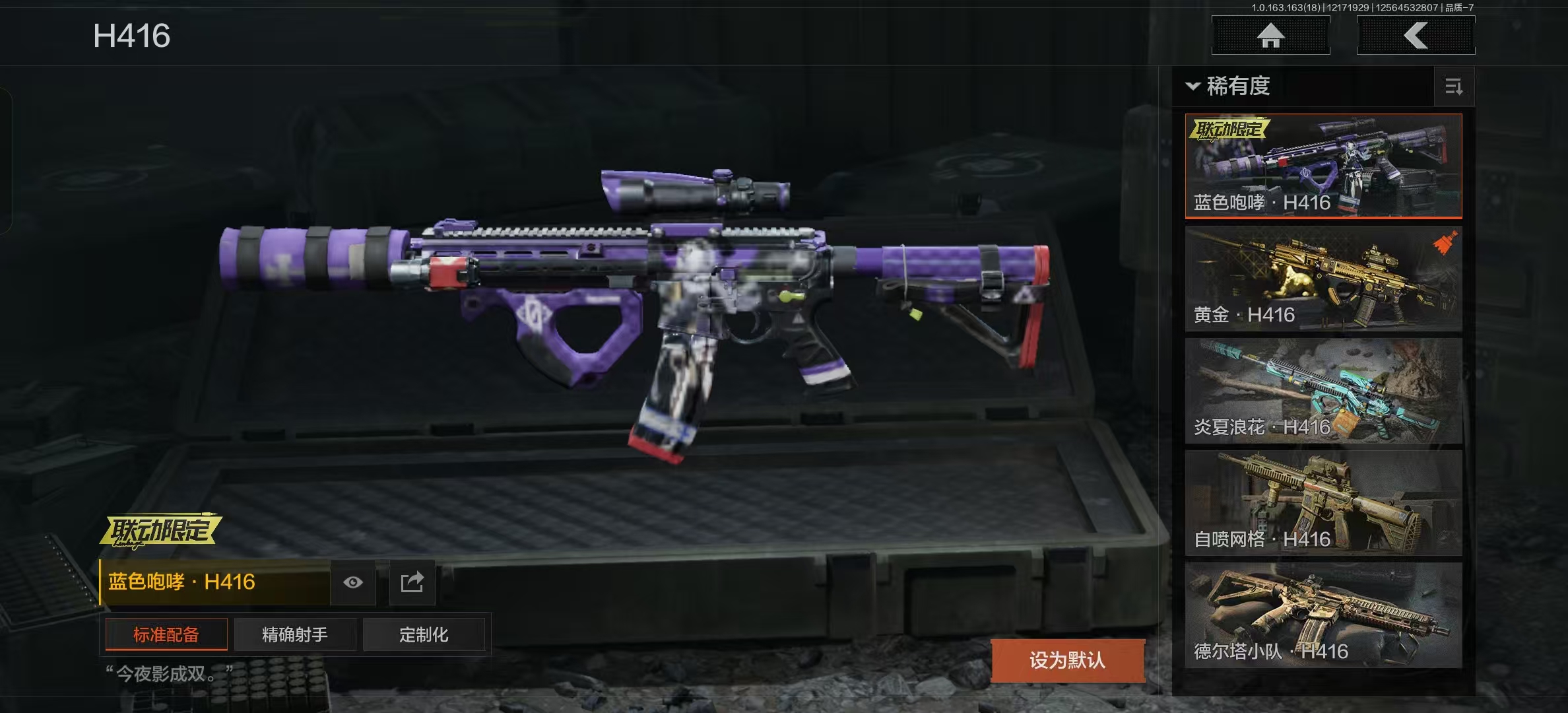Return to the home screen

pos(1270,36)
